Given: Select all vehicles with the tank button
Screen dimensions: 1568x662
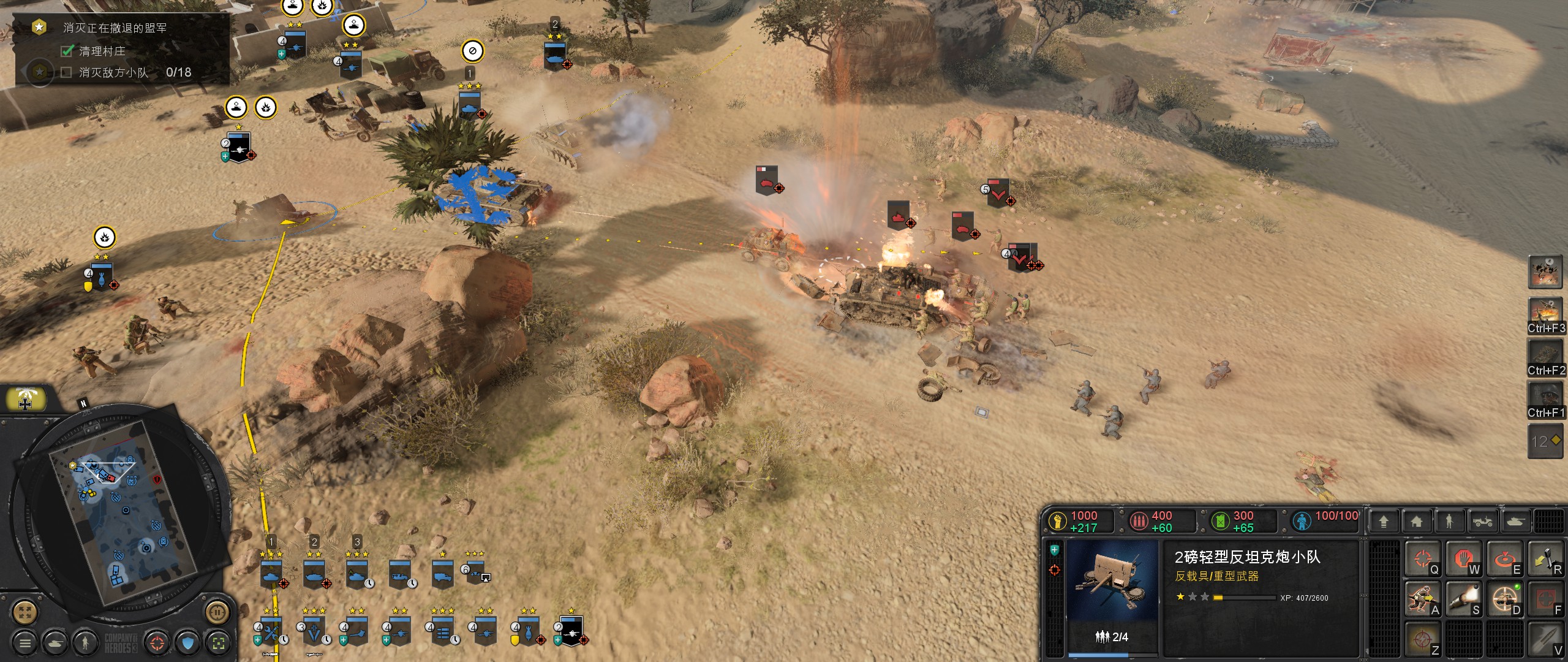Looking at the screenshot, I should [56, 642].
